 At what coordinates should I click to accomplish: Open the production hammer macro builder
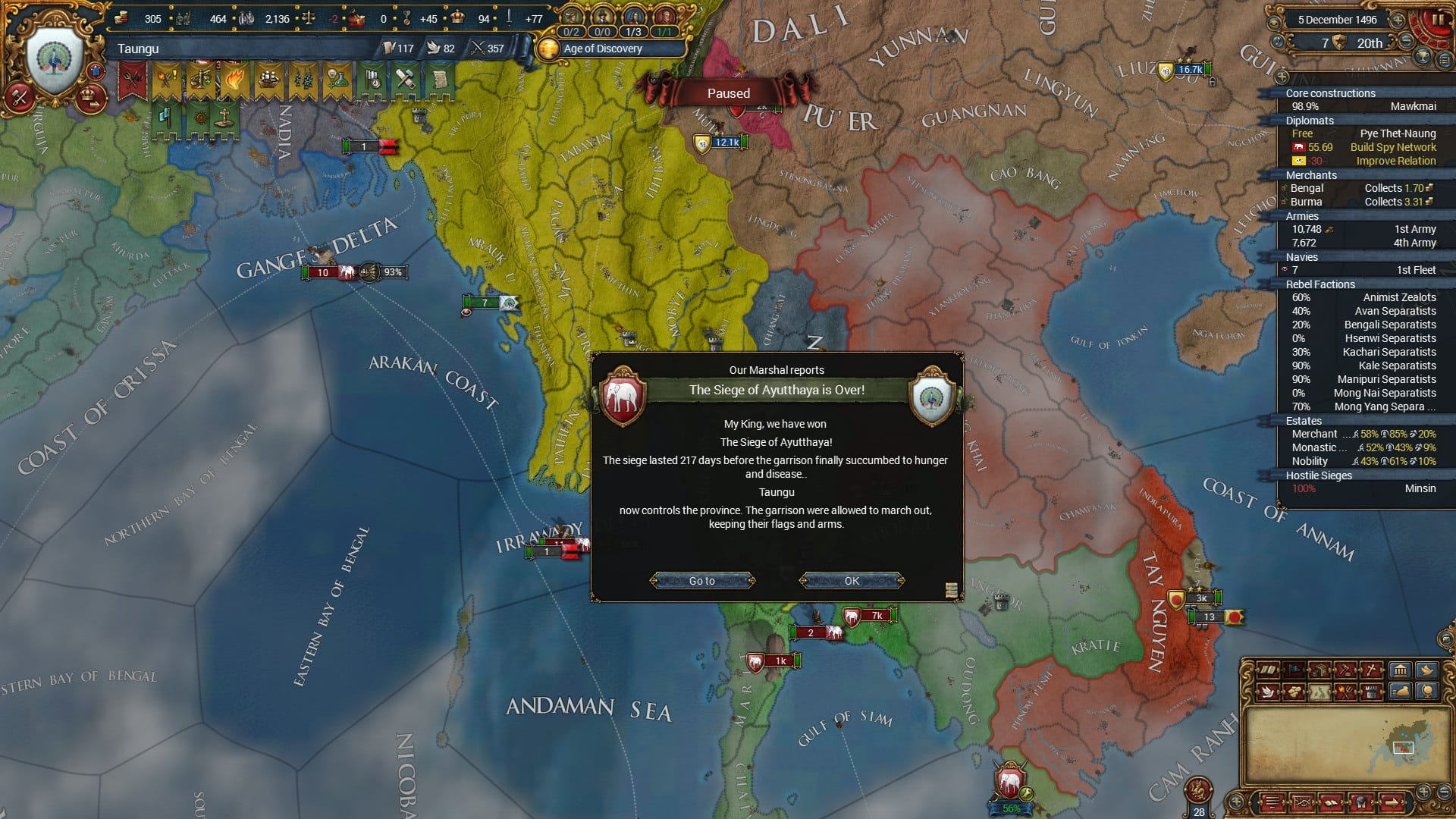tap(20, 97)
